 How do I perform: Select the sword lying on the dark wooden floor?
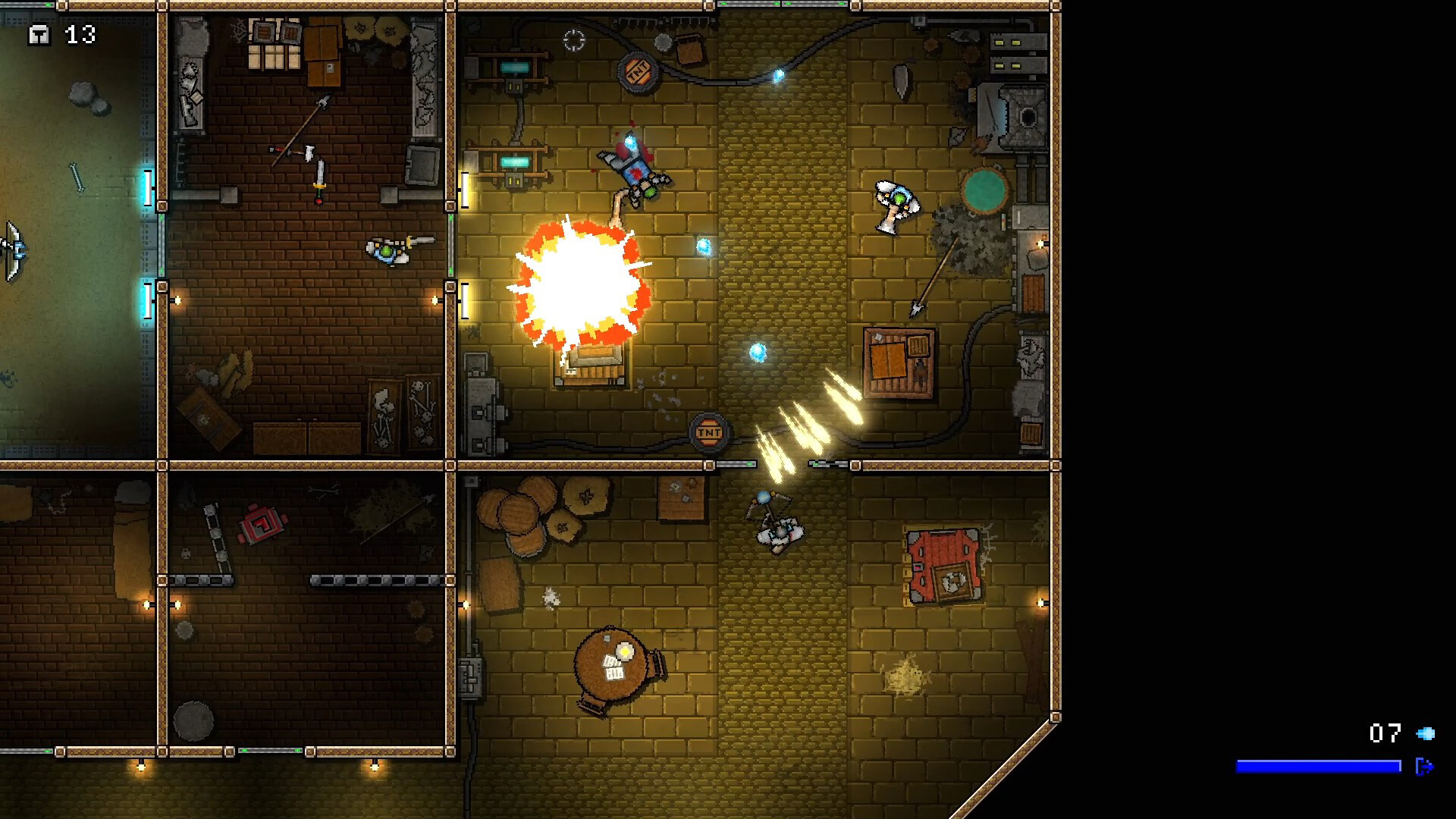click(319, 182)
